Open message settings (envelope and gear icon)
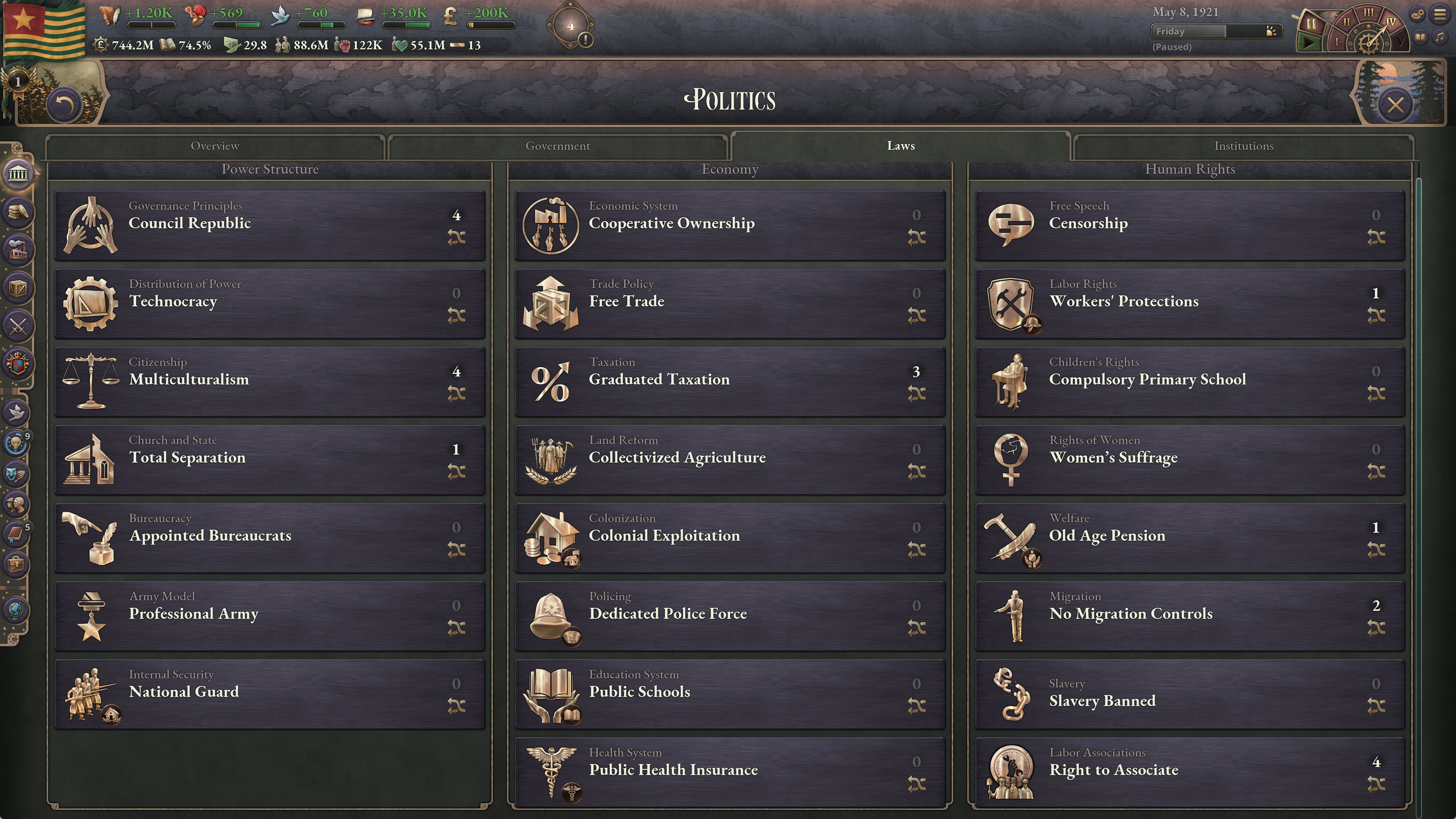This screenshot has width=1456, height=819. (1418, 14)
